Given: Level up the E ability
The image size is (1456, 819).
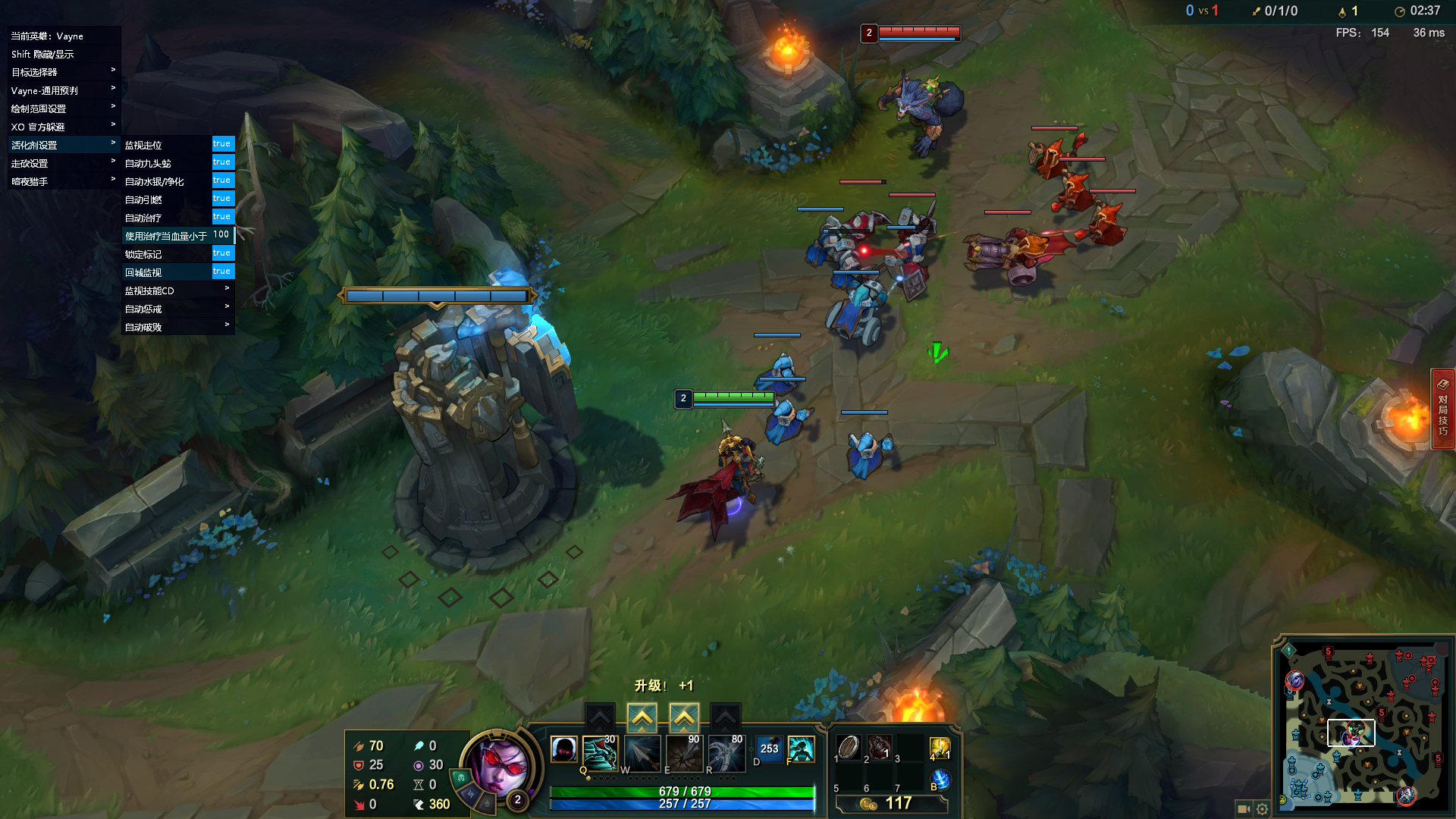Looking at the screenshot, I should click(684, 717).
